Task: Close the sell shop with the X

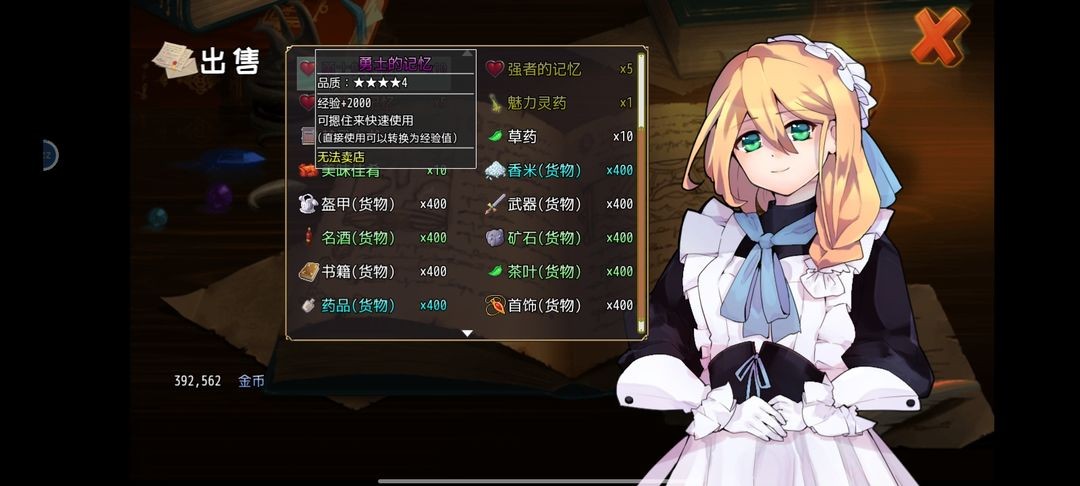Action: 940,37
